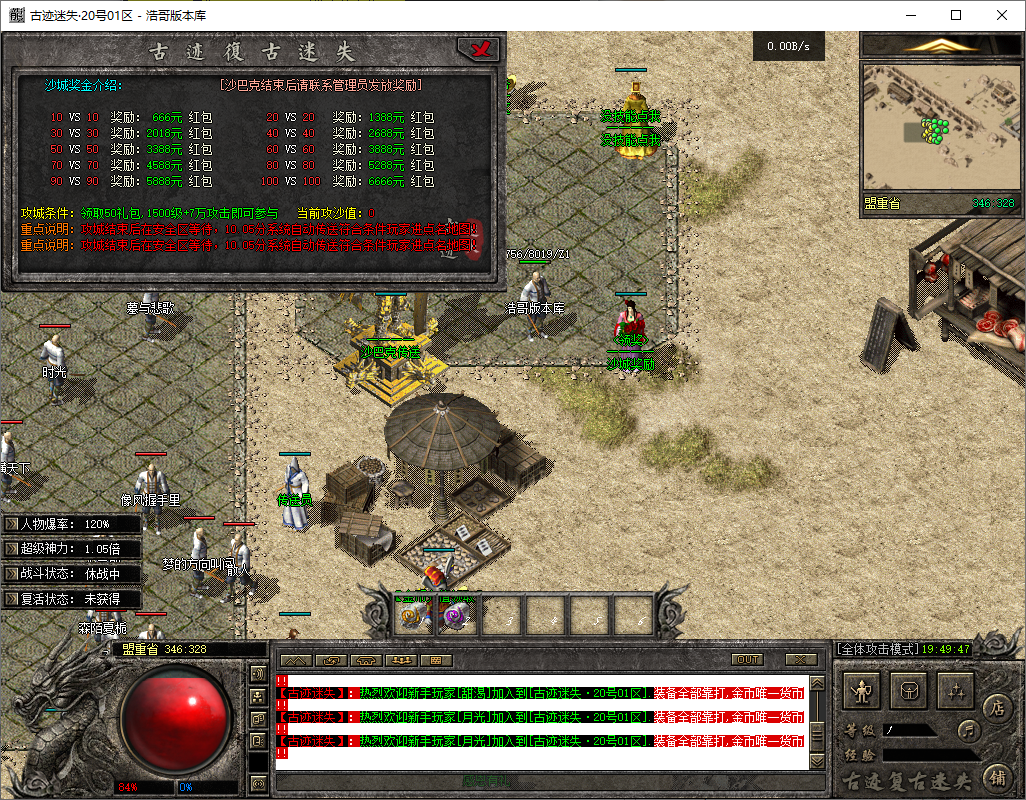
Task: Close the chat panel with its X button
Action: (x=801, y=660)
